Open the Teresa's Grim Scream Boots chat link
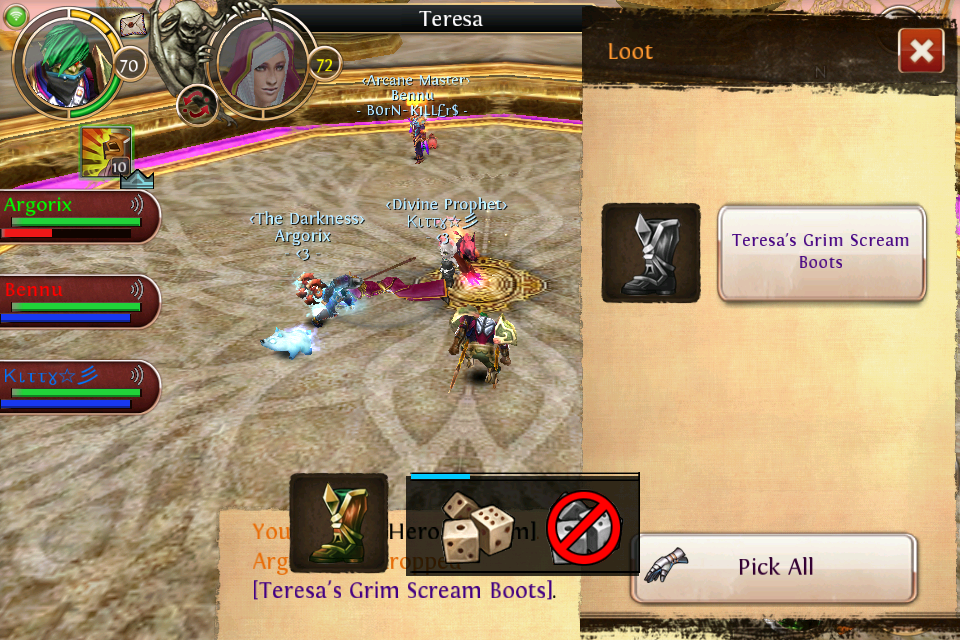The height and width of the screenshot is (640, 960). coord(404,590)
